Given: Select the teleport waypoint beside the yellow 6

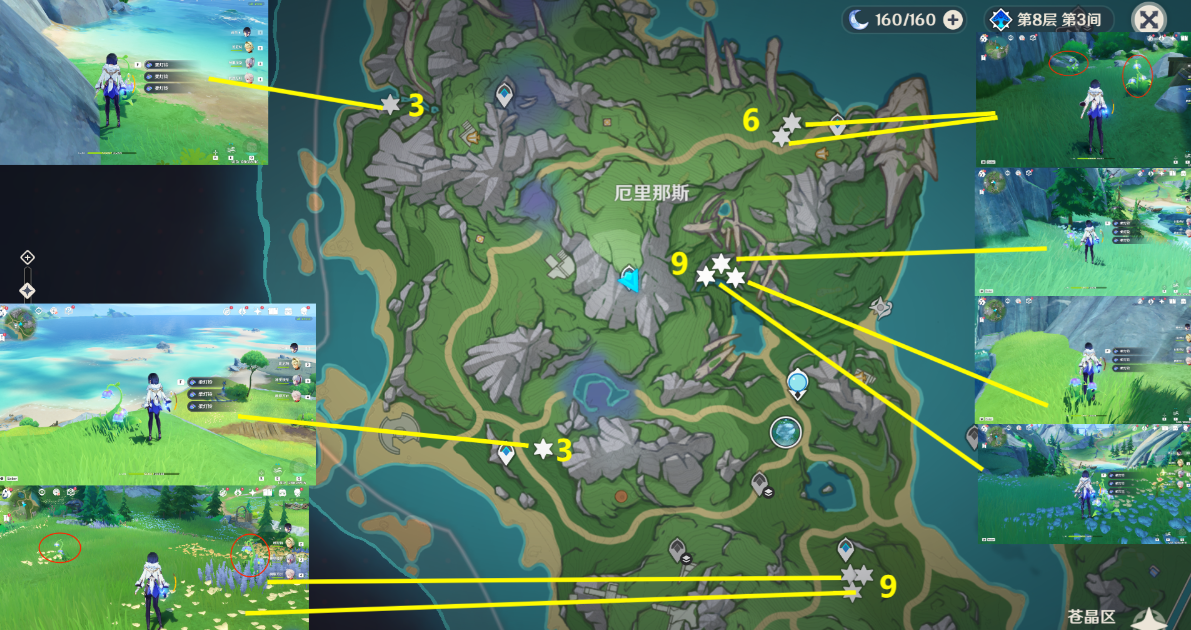Looking at the screenshot, I should [x=837, y=125].
